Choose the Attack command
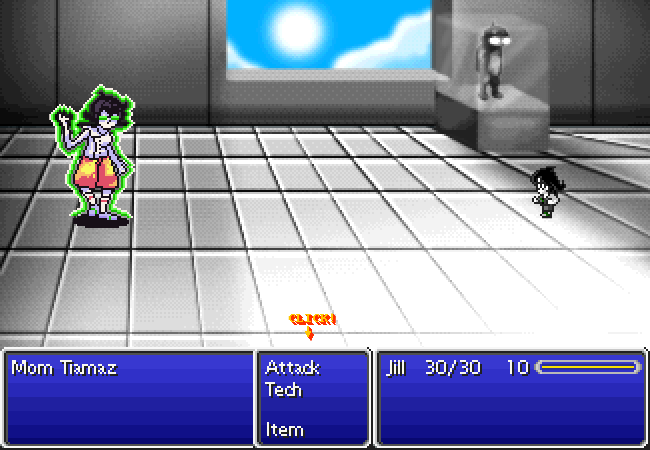 click(292, 368)
